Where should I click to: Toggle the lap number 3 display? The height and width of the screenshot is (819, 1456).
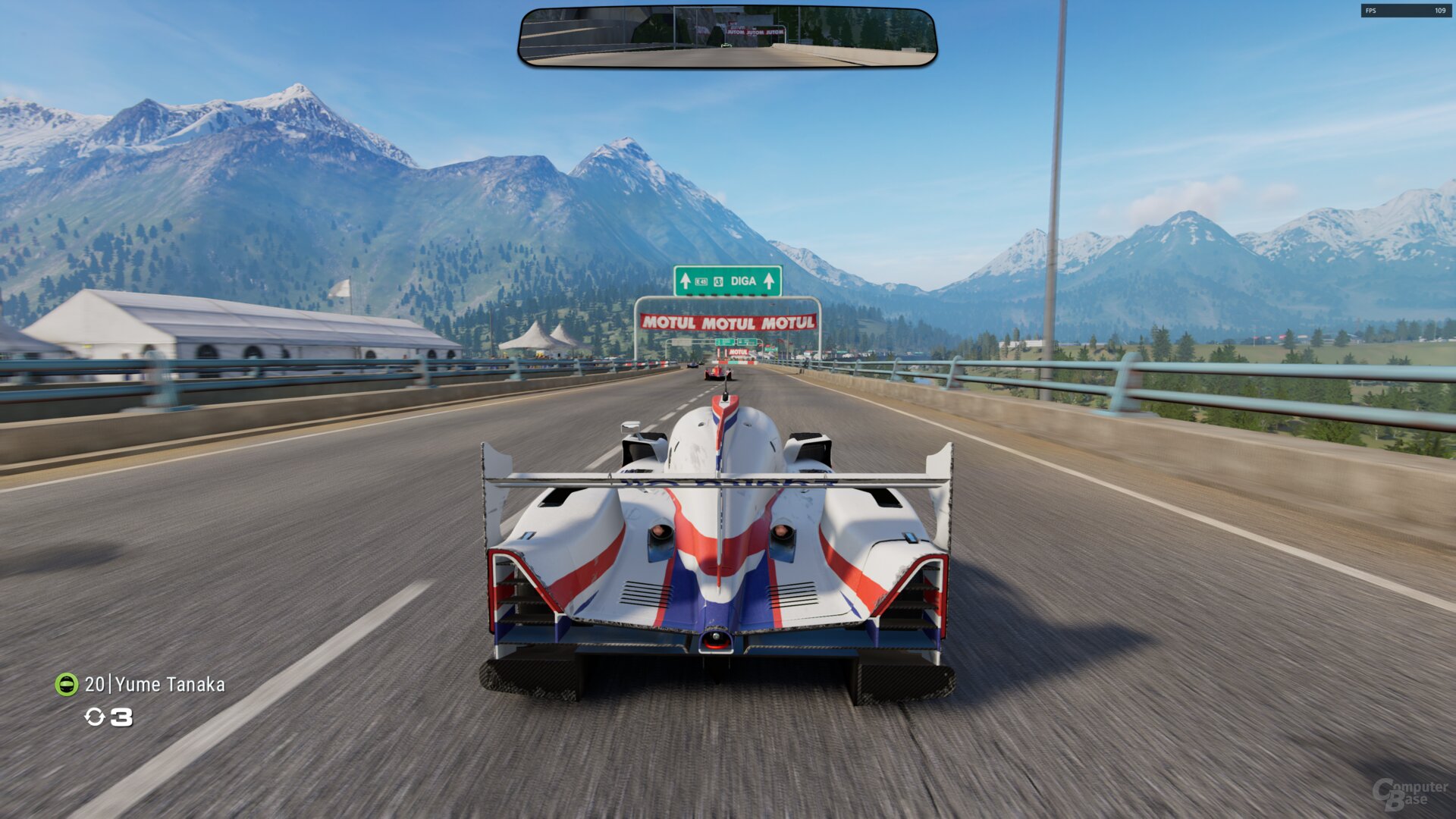click(x=121, y=717)
